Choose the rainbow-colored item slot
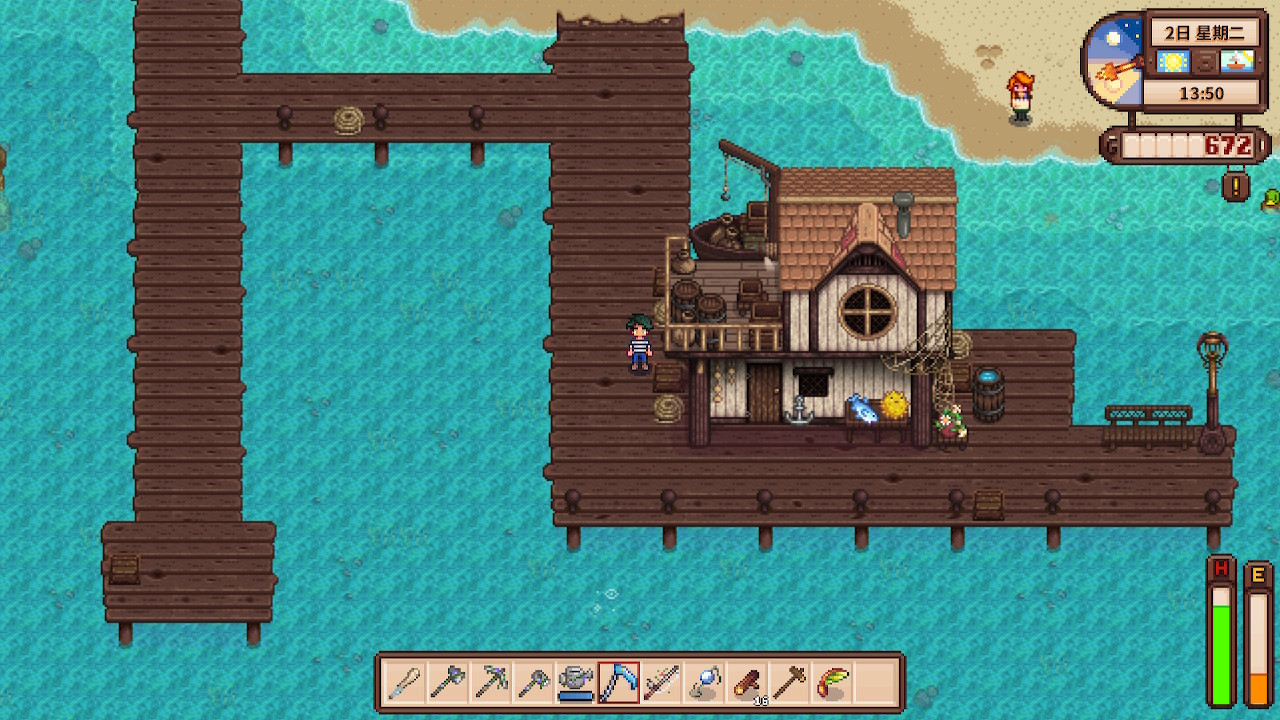The height and width of the screenshot is (720, 1280). coord(833,683)
